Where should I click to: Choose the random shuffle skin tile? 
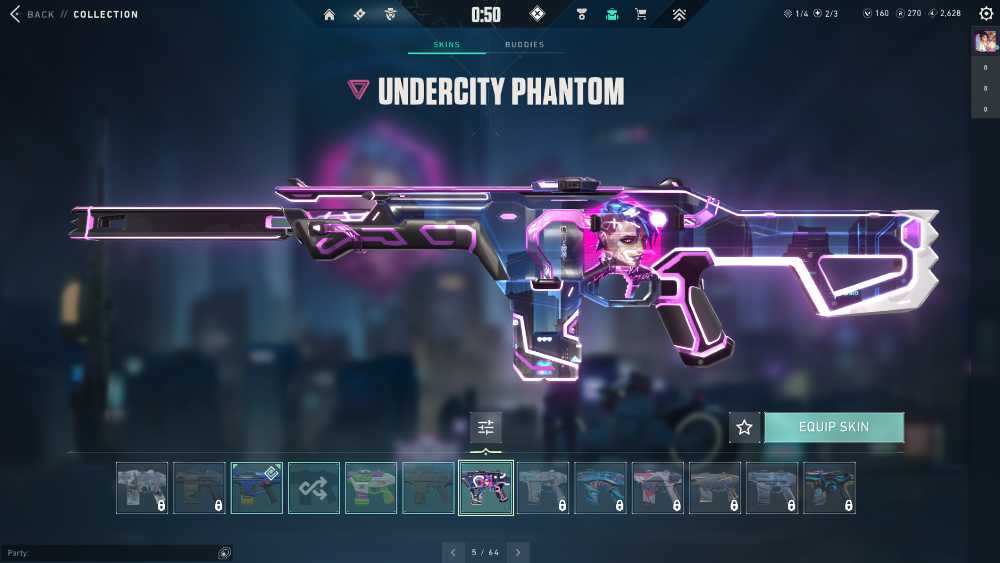tap(314, 488)
